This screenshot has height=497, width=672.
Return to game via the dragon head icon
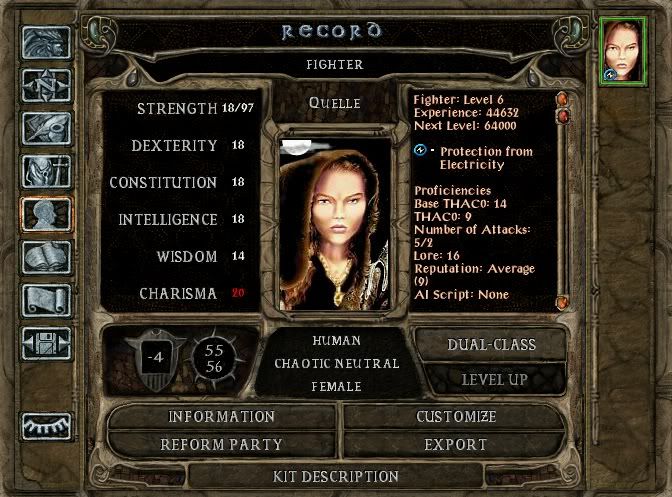47,43
